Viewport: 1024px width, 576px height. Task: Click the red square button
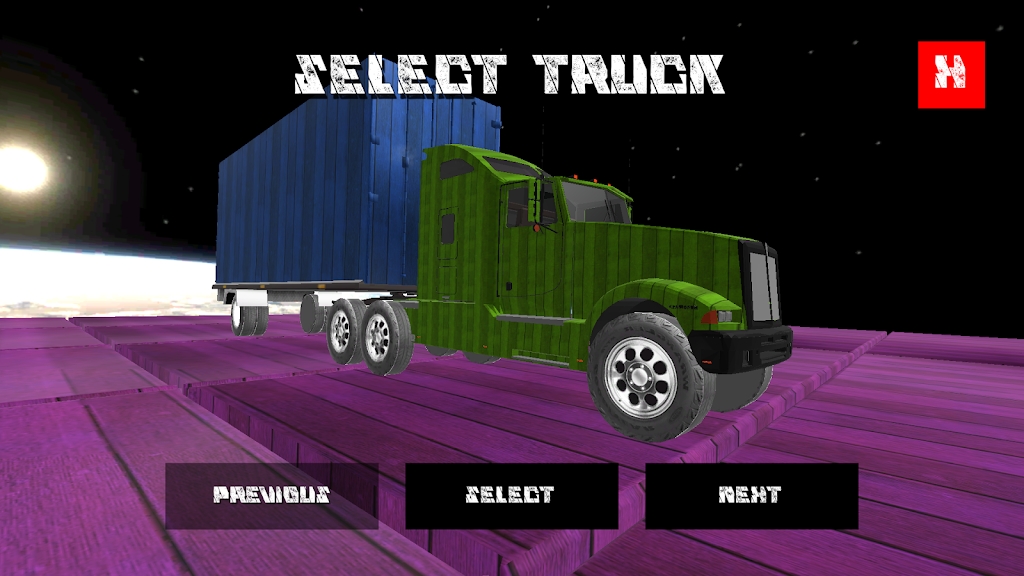click(951, 74)
